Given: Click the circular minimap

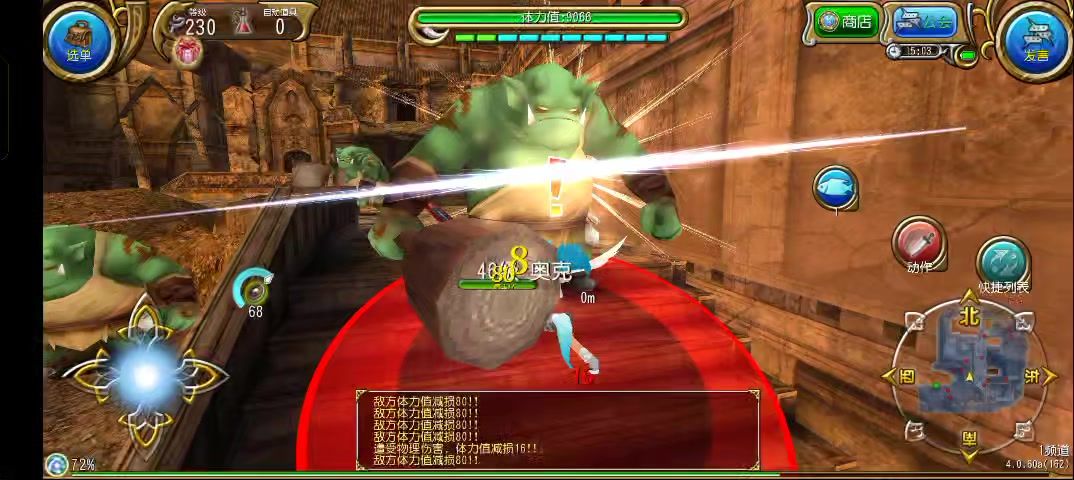Looking at the screenshot, I should click(x=968, y=376).
